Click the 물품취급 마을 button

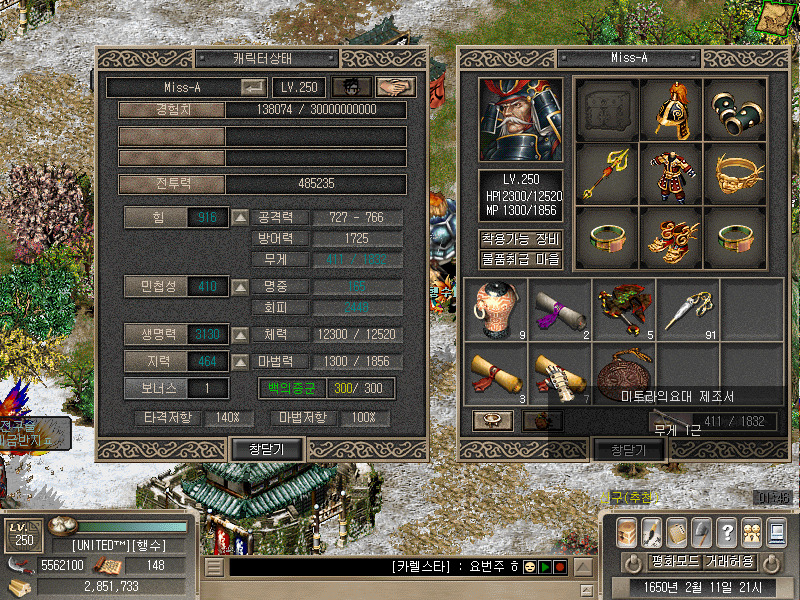[521, 260]
